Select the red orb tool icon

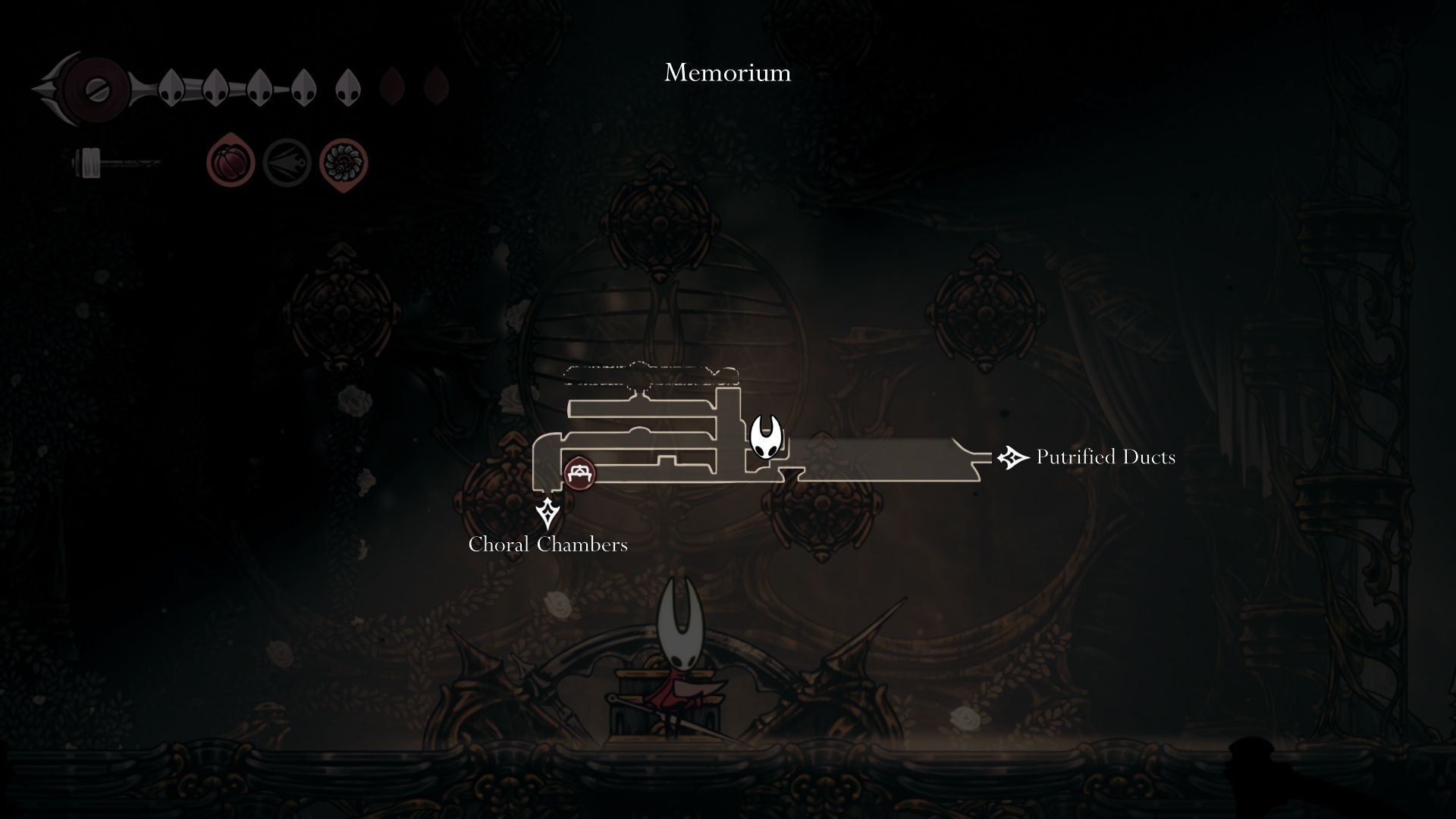point(231,162)
